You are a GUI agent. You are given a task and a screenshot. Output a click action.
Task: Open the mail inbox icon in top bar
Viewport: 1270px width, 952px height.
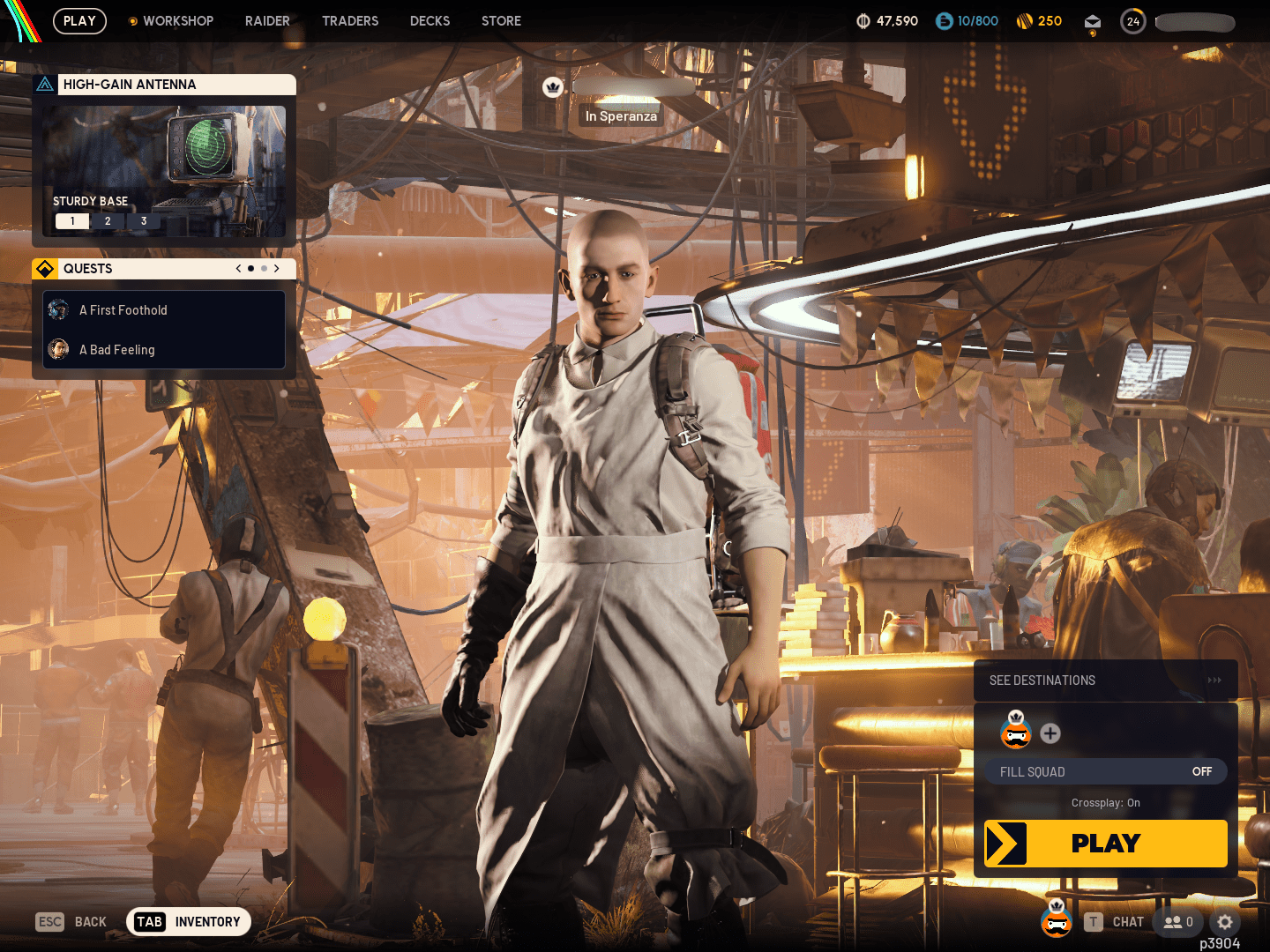(1092, 21)
